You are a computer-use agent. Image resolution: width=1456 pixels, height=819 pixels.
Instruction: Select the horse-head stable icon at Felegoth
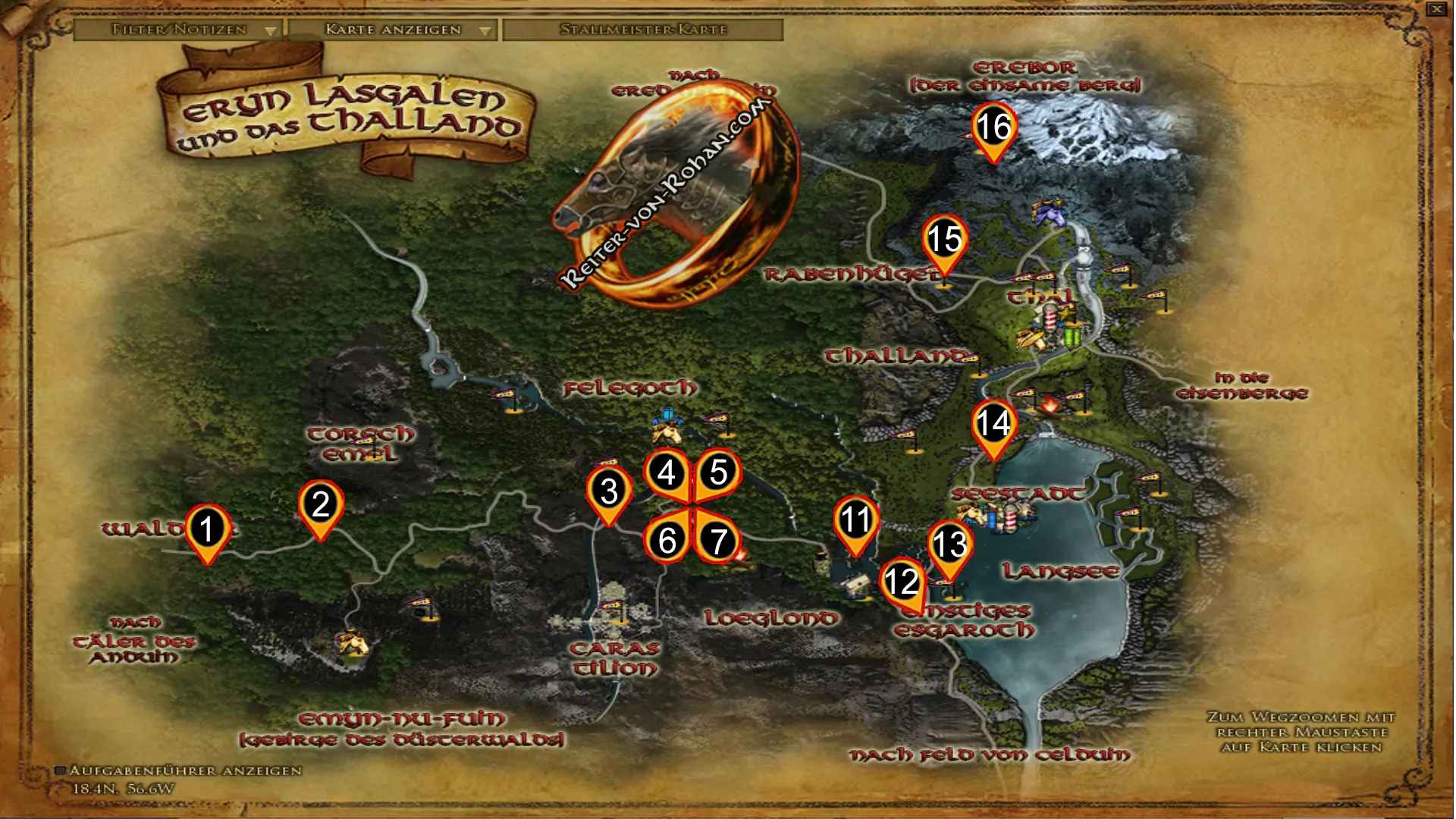[665, 432]
